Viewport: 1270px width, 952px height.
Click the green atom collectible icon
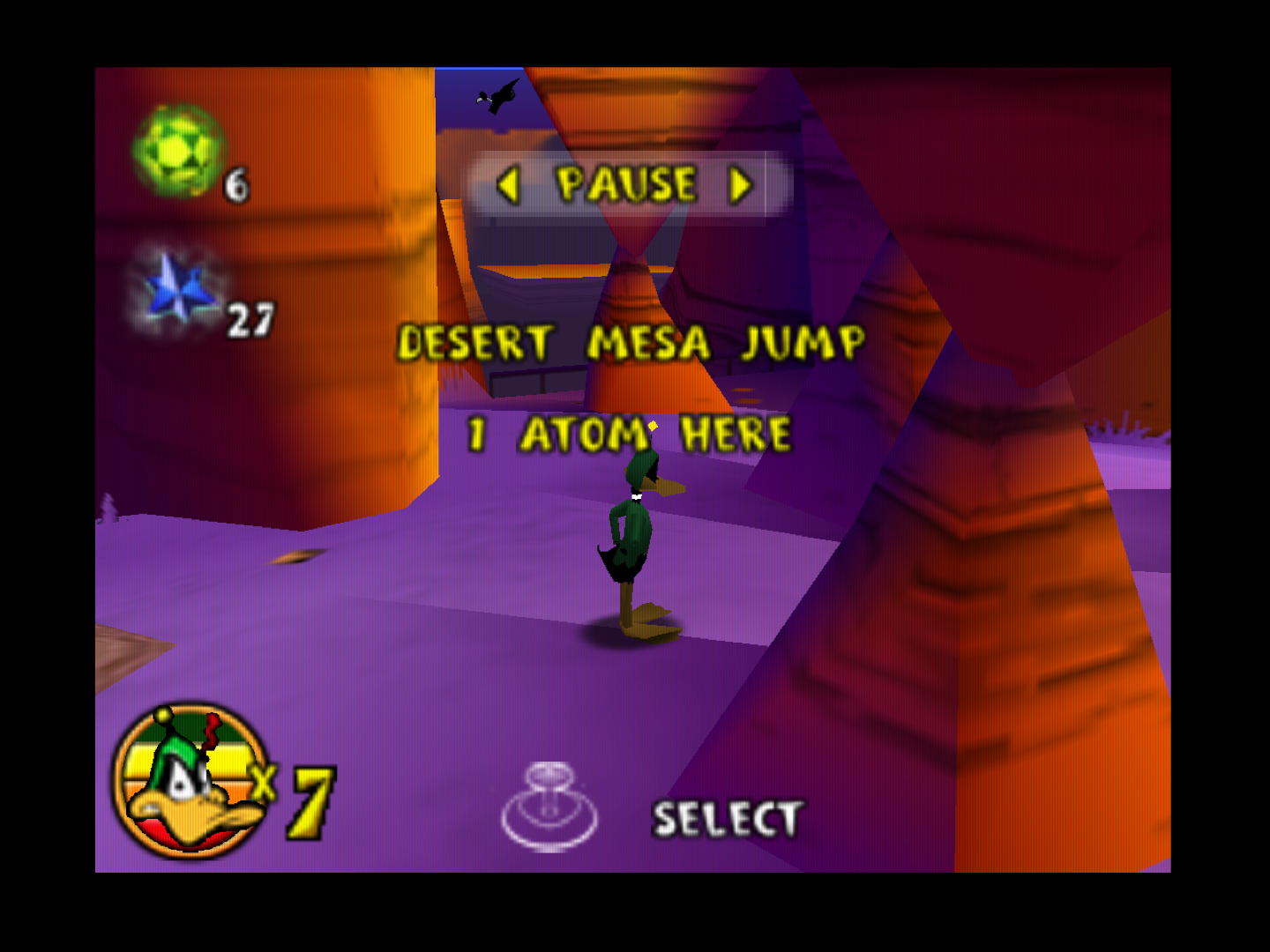tap(177, 152)
